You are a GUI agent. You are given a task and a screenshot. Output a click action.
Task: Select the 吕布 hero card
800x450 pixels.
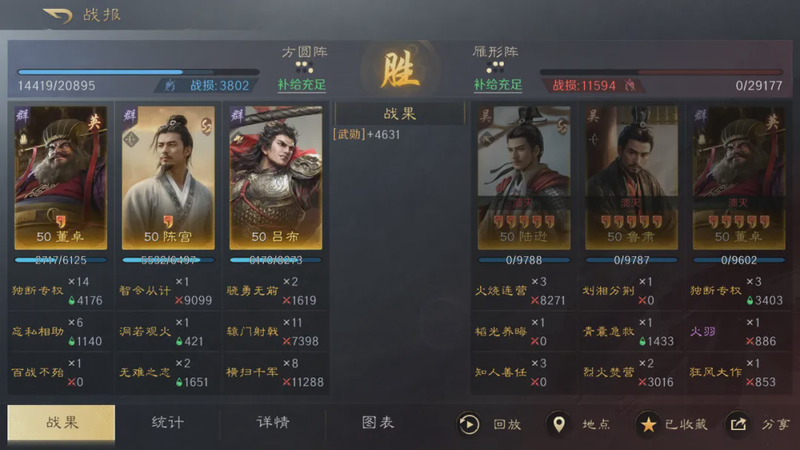(x=275, y=177)
